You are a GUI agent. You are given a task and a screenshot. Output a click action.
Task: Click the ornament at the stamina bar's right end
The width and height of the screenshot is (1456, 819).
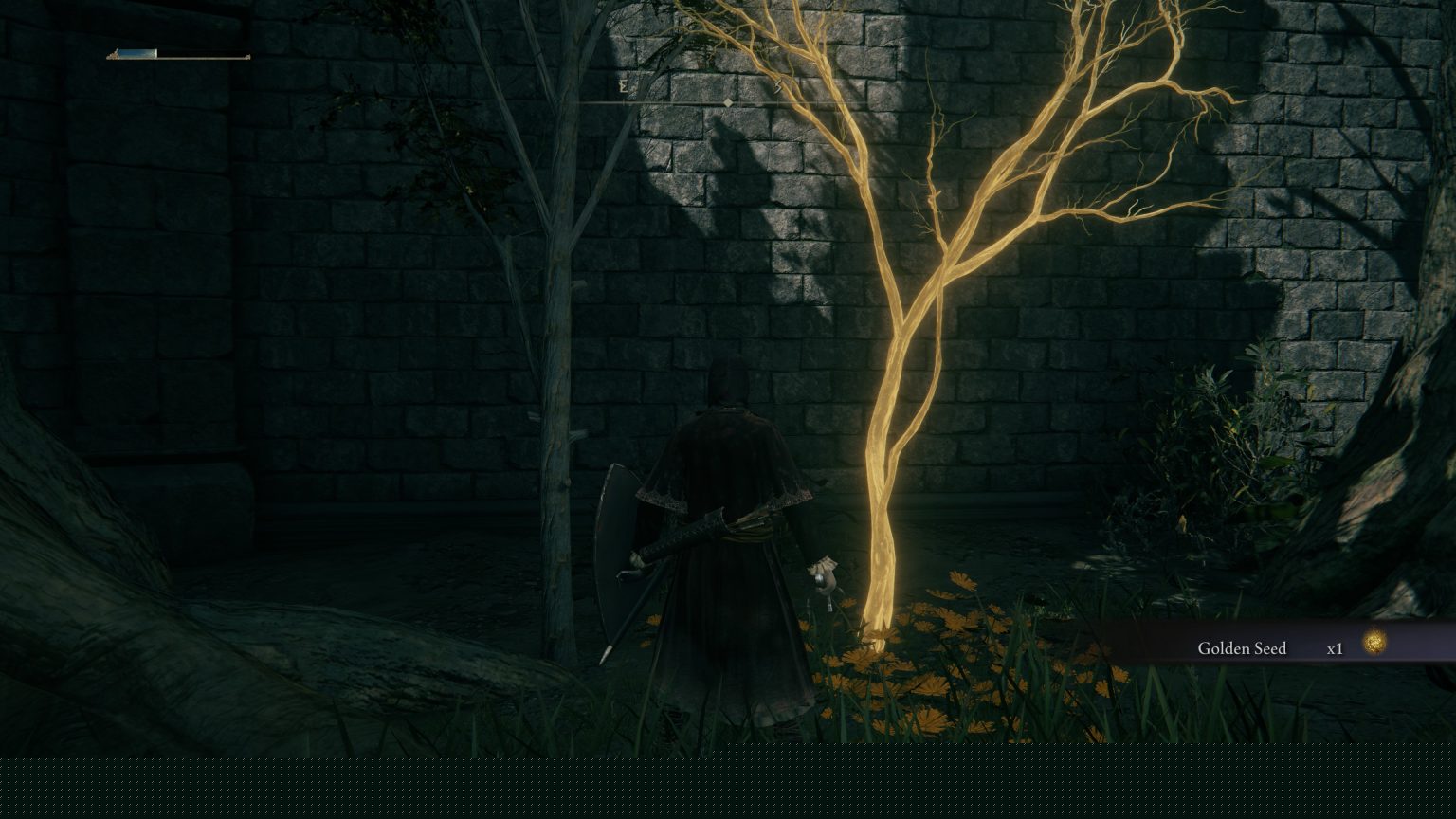click(248, 57)
